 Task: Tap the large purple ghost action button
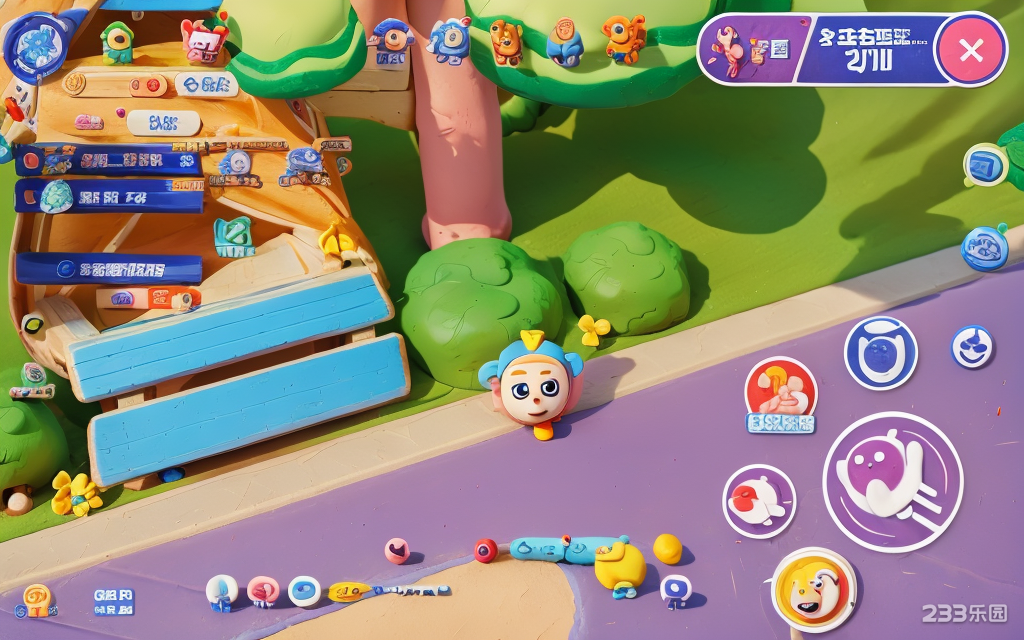892,482
